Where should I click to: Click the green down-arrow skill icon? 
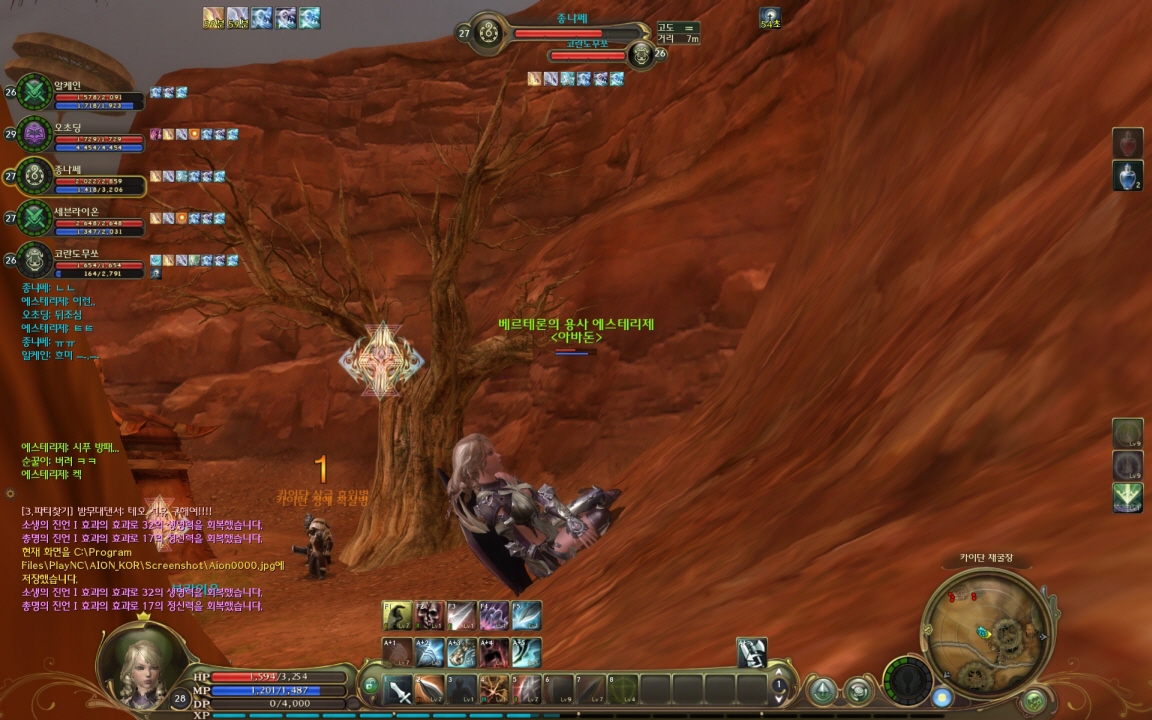1128,497
